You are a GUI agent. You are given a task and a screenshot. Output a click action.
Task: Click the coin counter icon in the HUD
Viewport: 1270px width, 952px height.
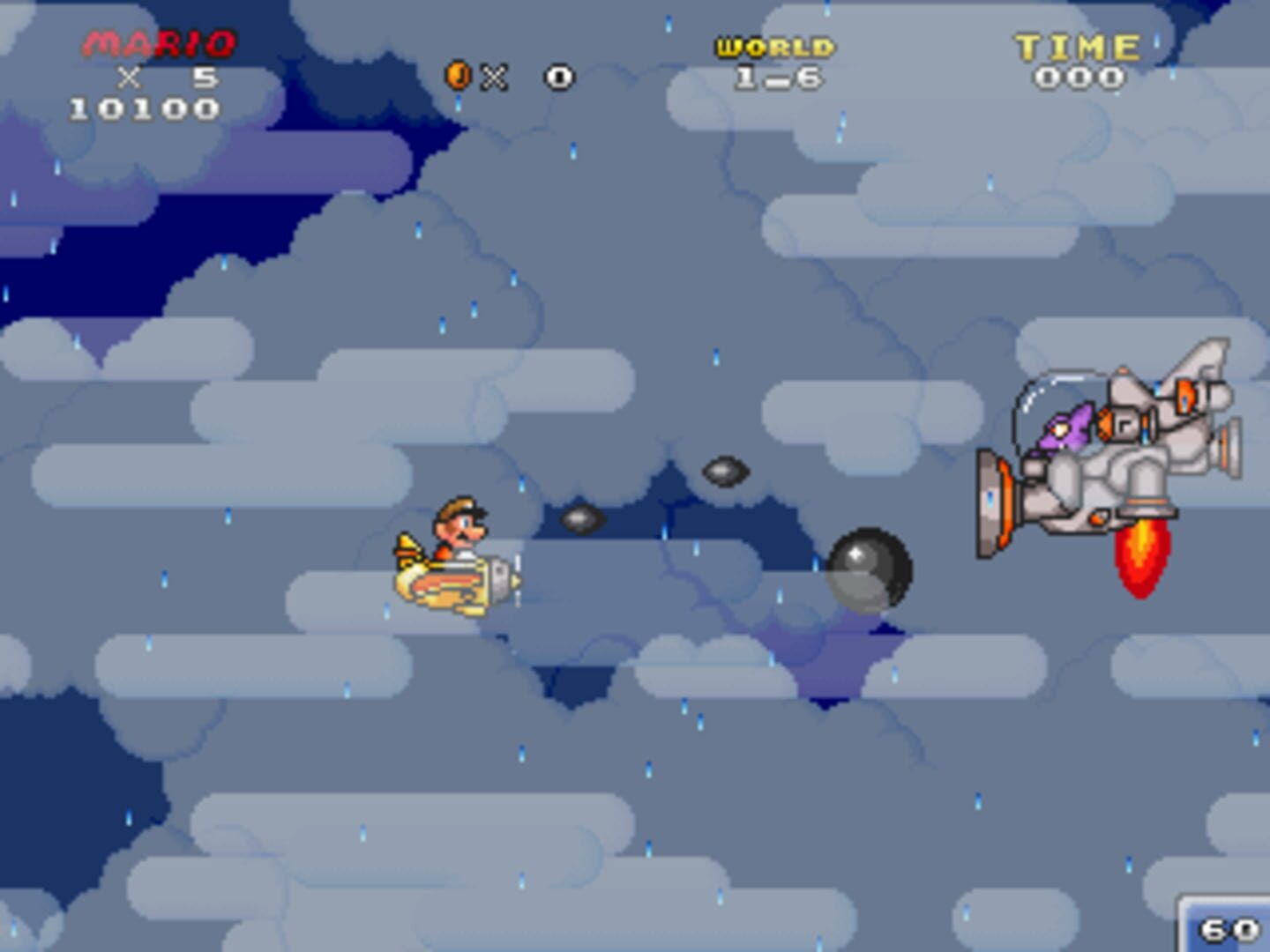458,76
